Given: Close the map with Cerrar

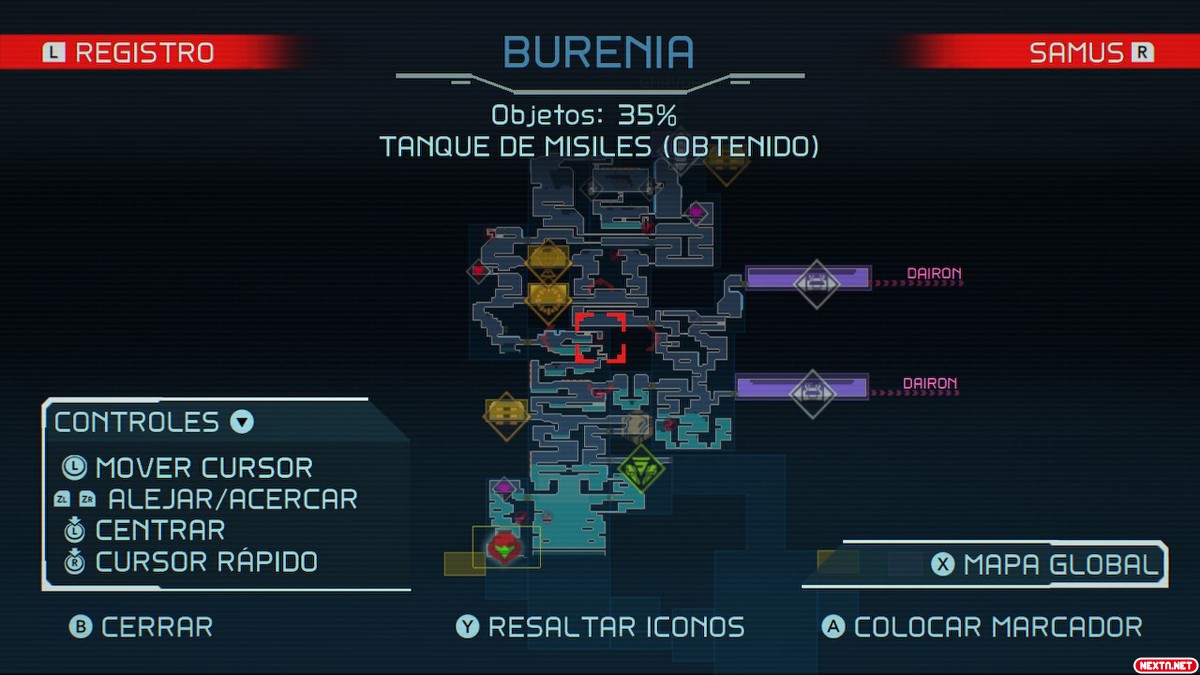Looking at the screenshot, I should [142, 627].
